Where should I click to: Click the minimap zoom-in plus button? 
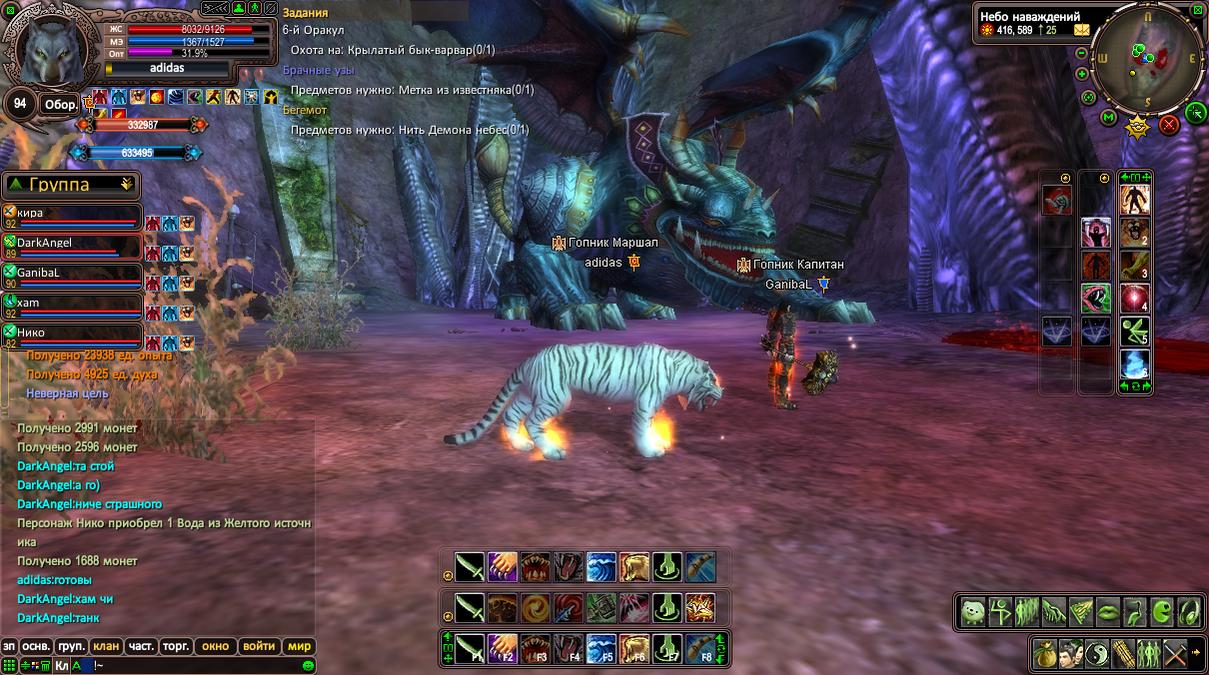(1082, 74)
